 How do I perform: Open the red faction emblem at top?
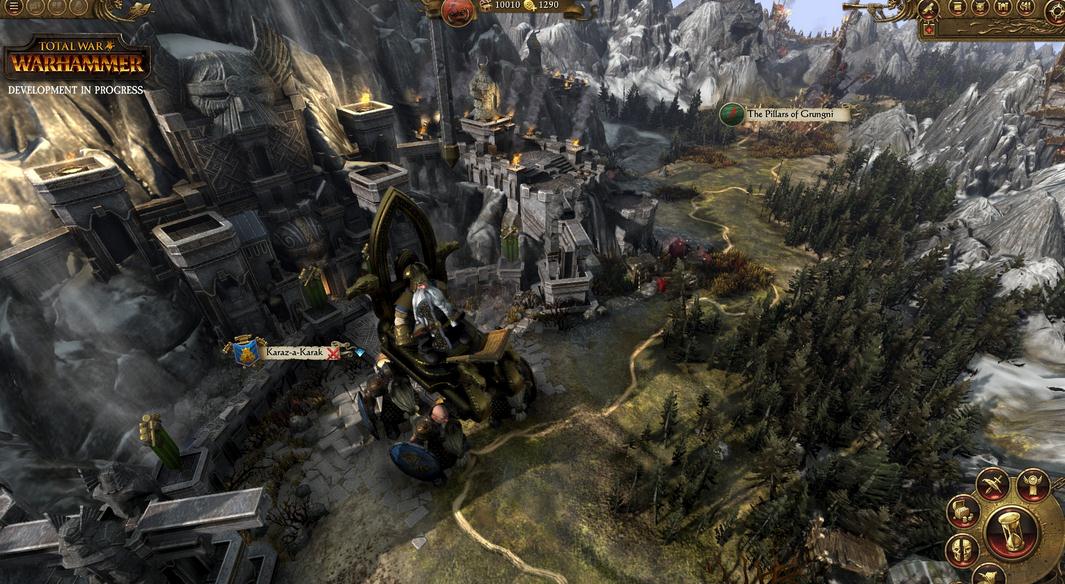[458, 11]
